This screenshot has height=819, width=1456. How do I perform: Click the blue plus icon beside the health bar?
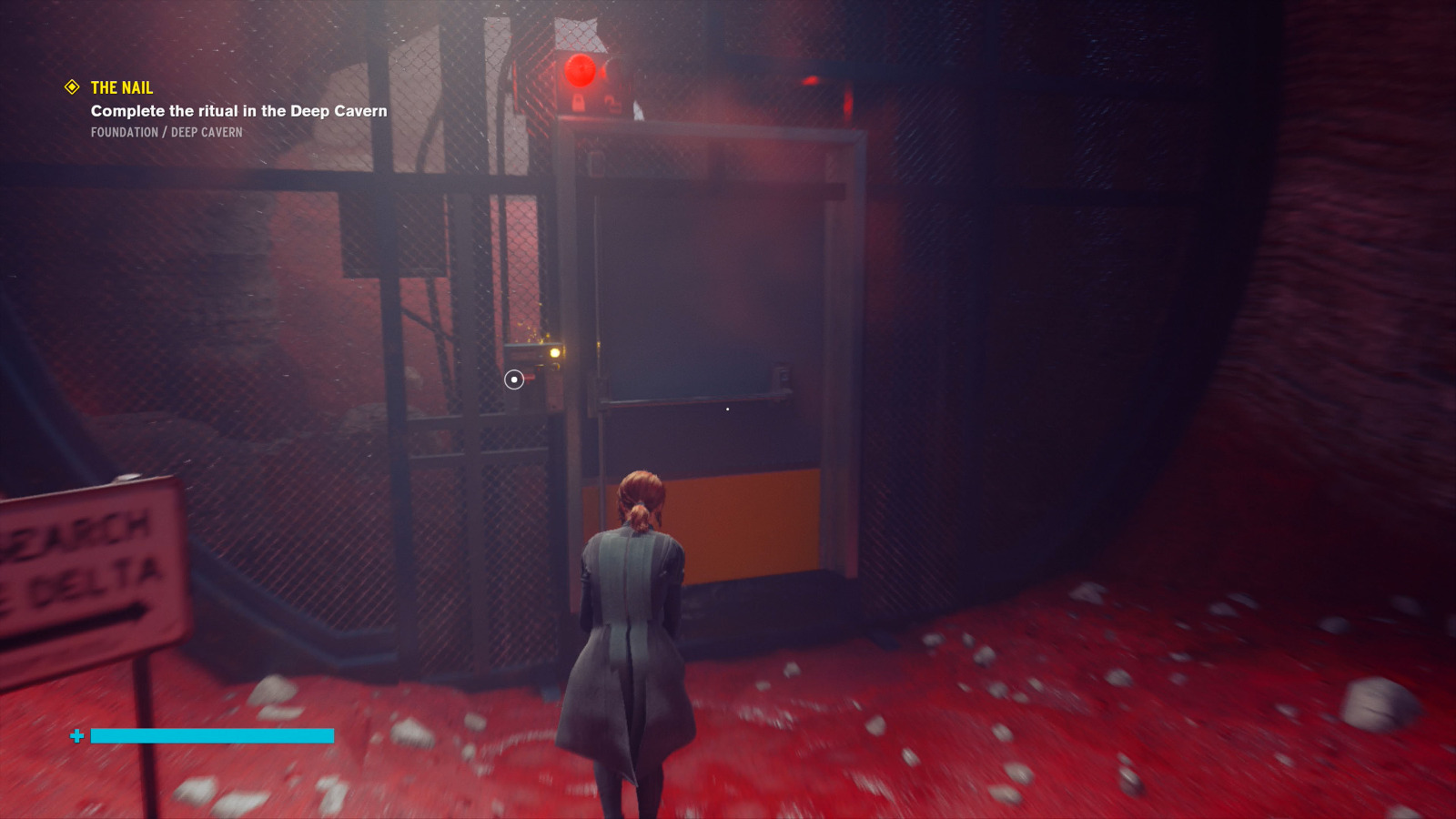78,733
